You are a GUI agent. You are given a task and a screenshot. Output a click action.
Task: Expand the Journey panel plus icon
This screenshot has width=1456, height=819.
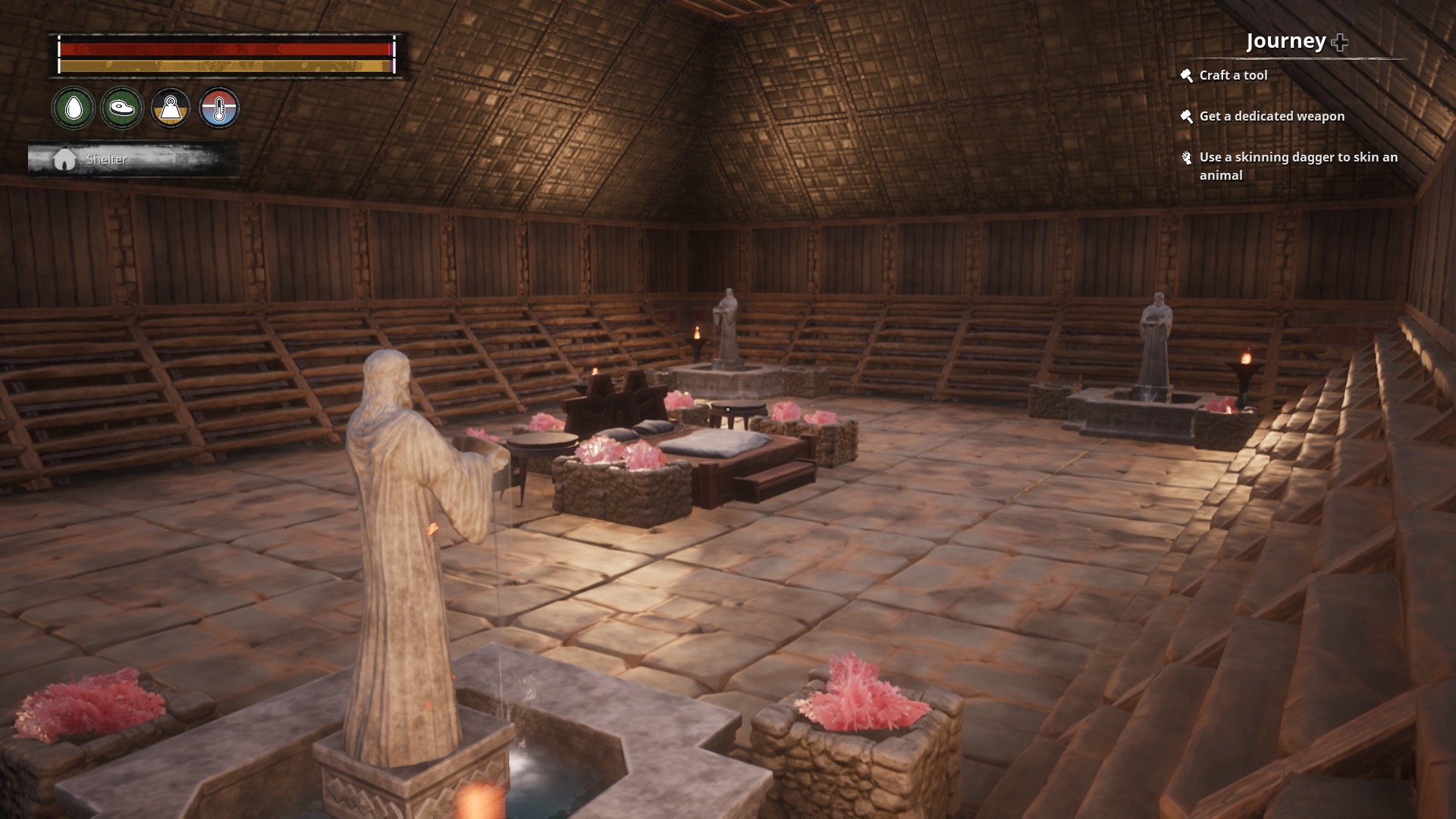(x=1340, y=42)
